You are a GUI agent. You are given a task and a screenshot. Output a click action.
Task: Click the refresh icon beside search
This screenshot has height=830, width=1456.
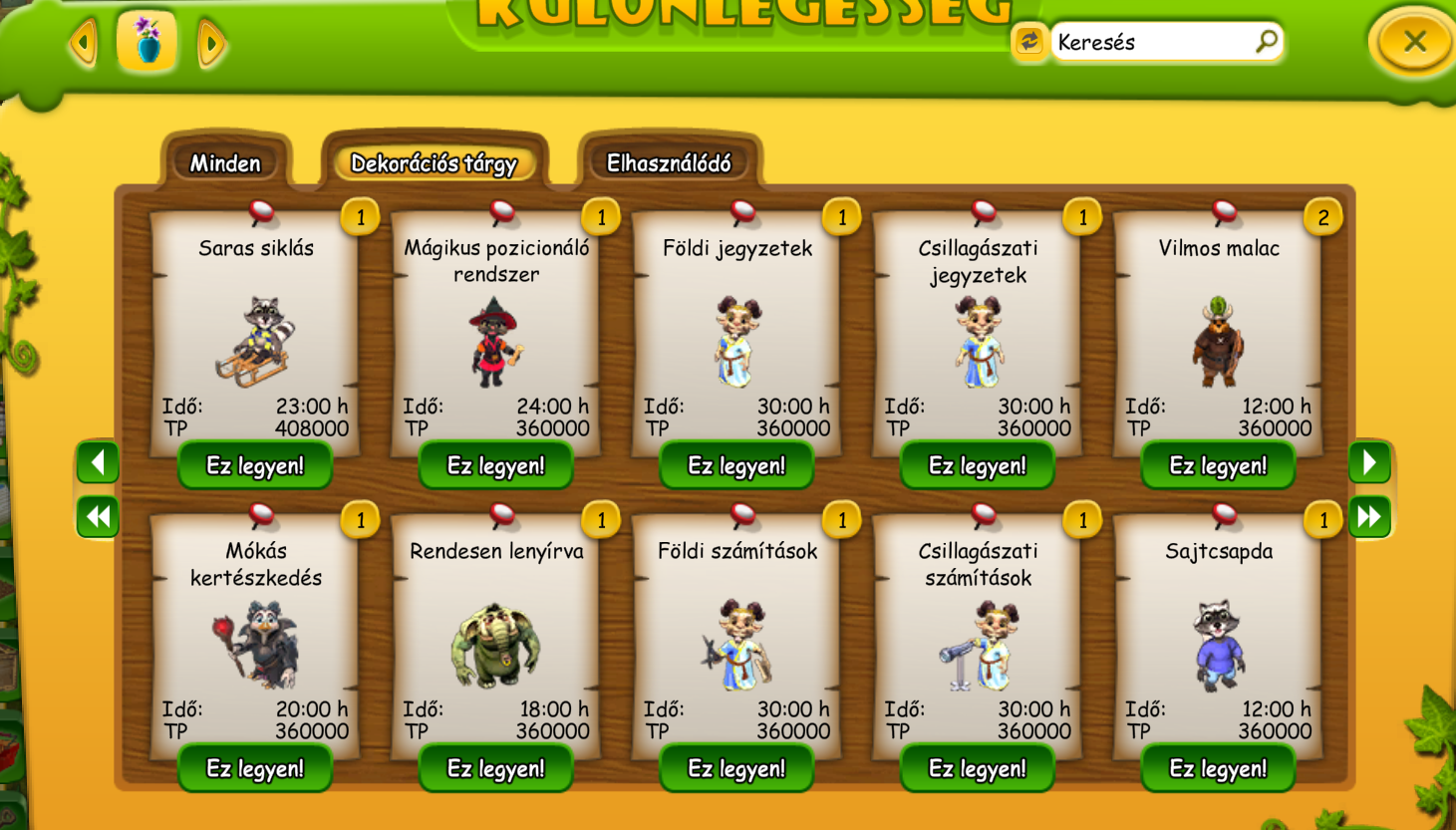(1028, 42)
